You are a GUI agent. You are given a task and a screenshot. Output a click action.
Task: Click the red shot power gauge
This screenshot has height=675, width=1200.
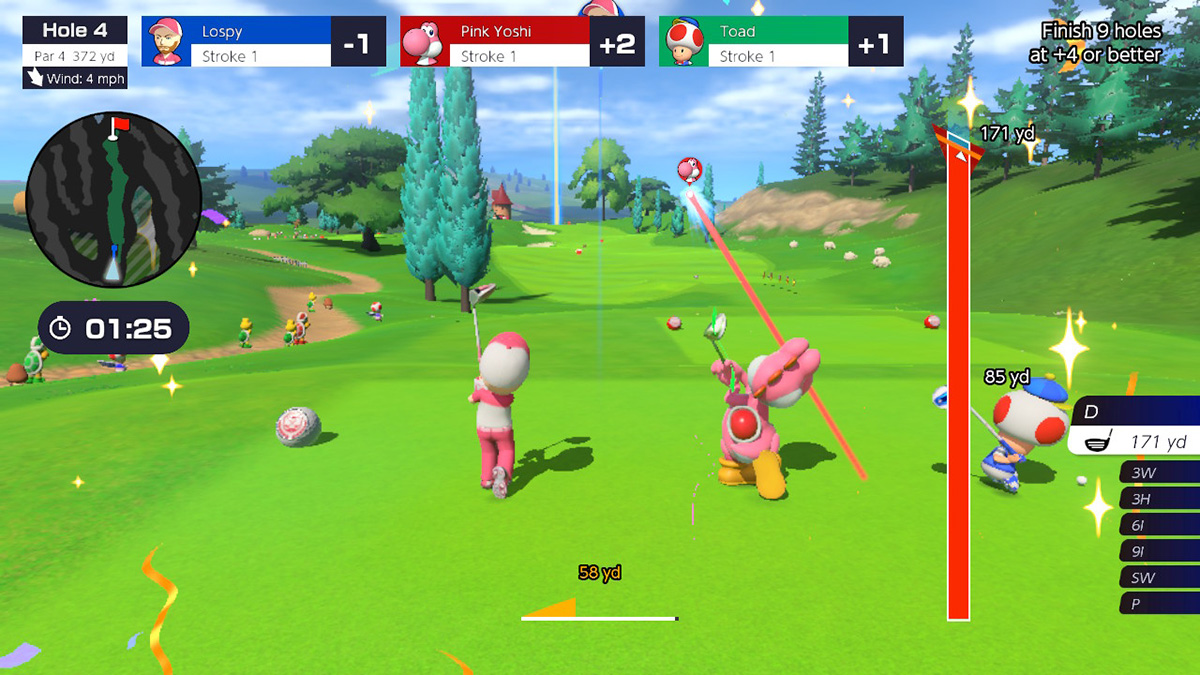coord(958,380)
